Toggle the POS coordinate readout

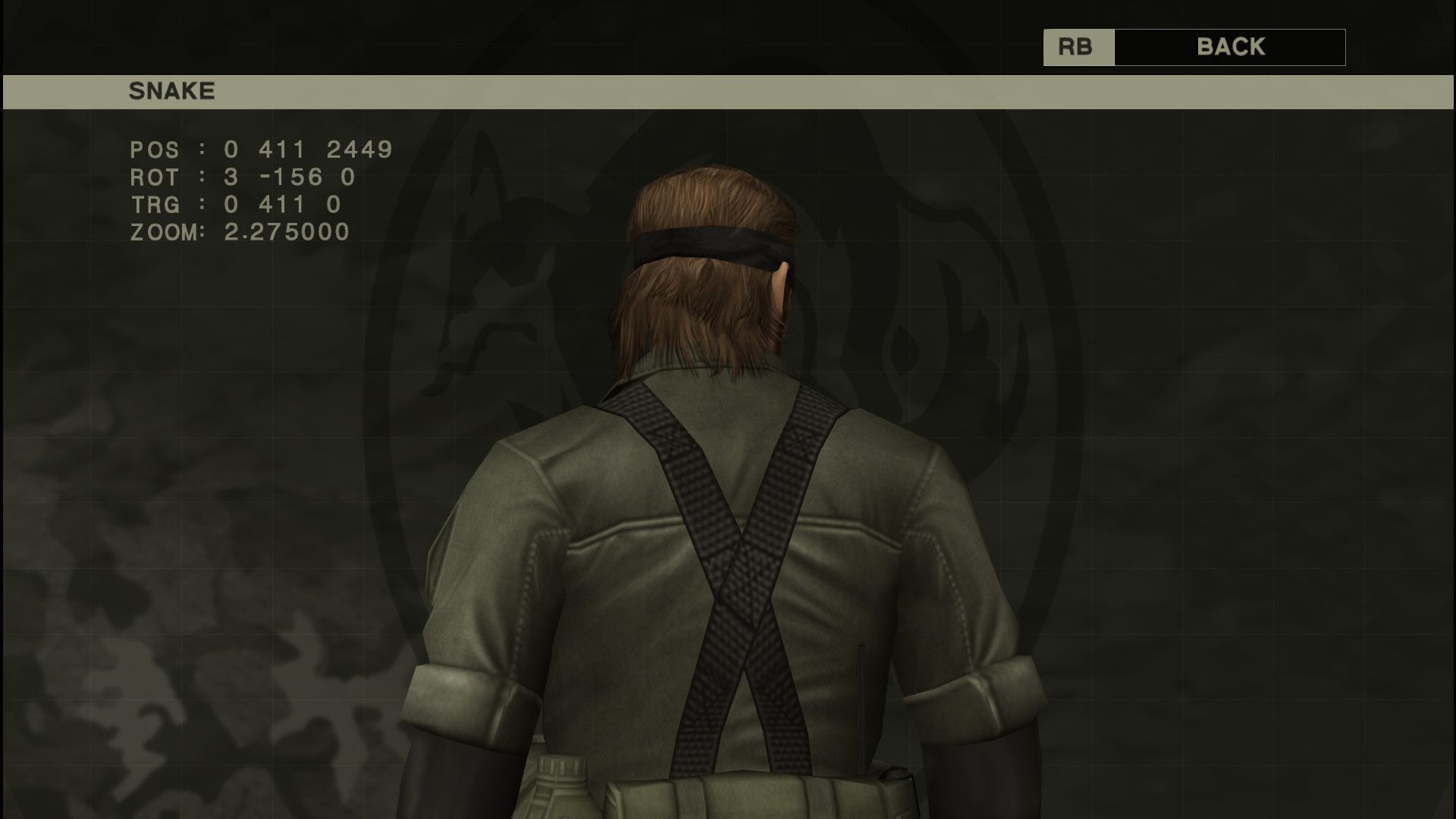click(262, 150)
